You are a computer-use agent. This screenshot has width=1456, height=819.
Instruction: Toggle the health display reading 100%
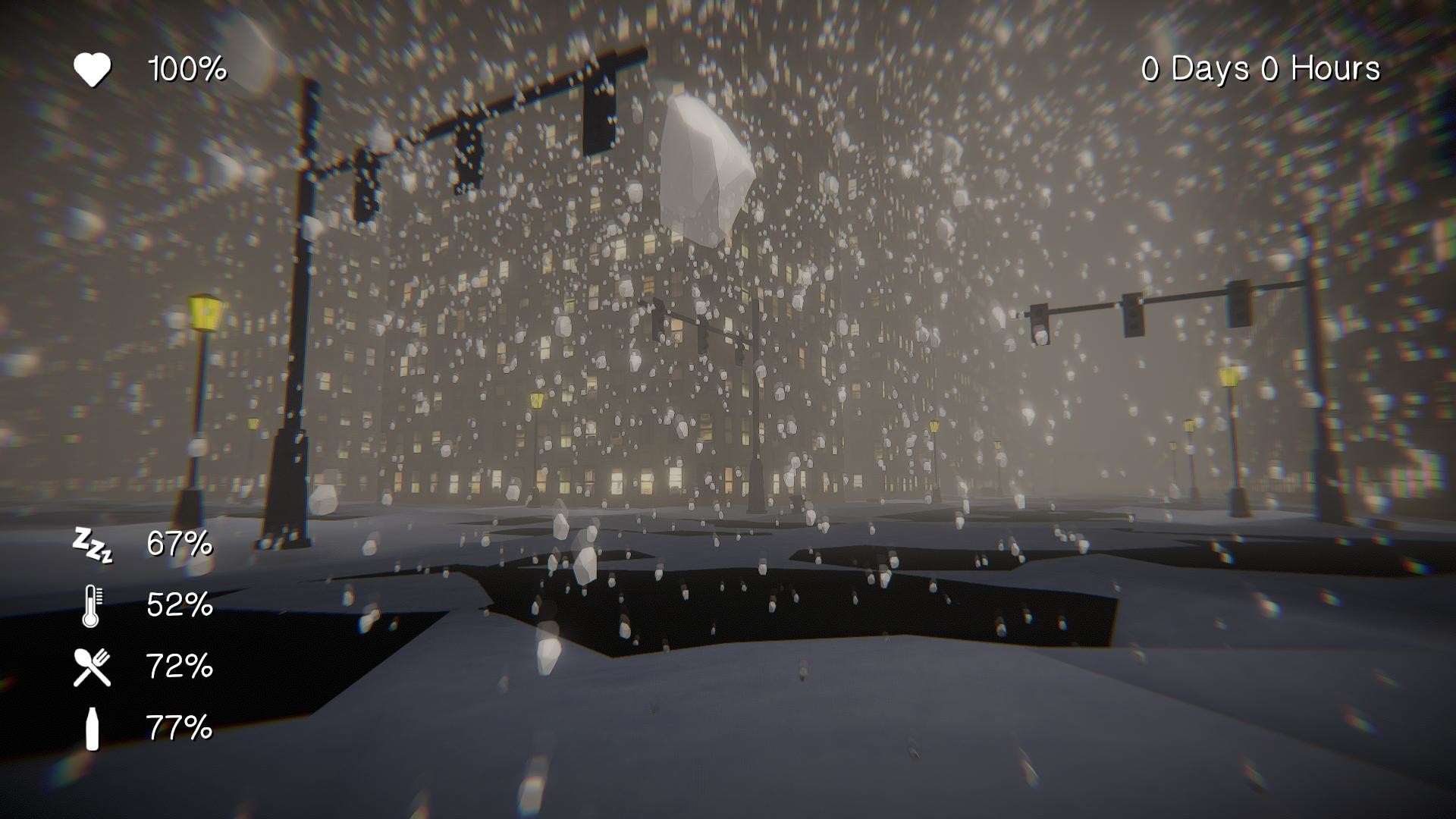pyautogui.click(x=184, y=70)
